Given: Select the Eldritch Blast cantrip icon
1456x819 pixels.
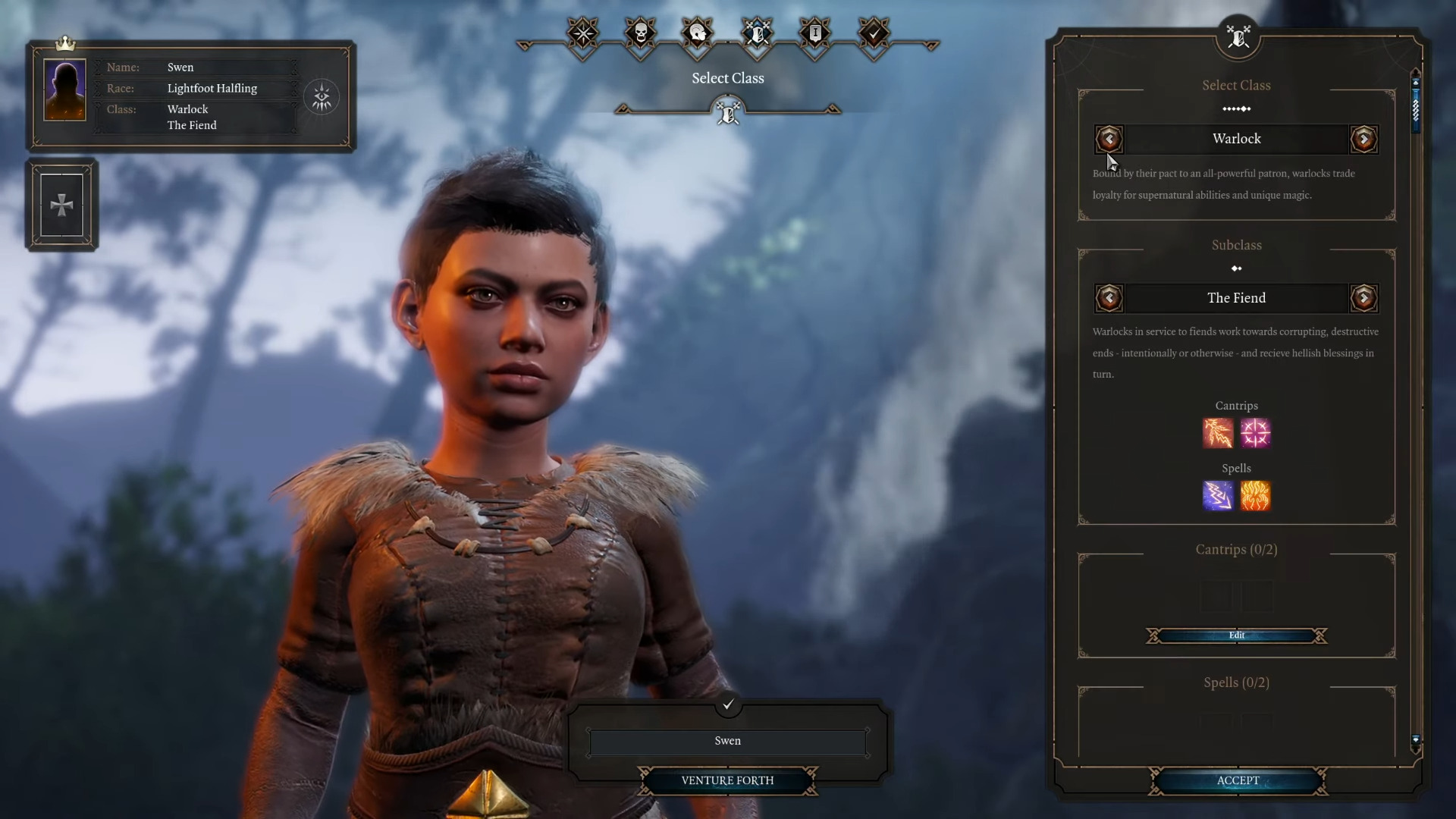Looking at the screenshot, I should (1218, 433).
